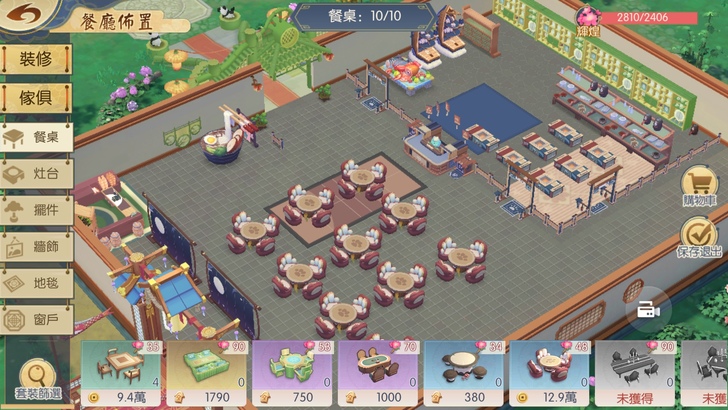Select the 牆飾 wall decor category

click(x=36, y=247)
